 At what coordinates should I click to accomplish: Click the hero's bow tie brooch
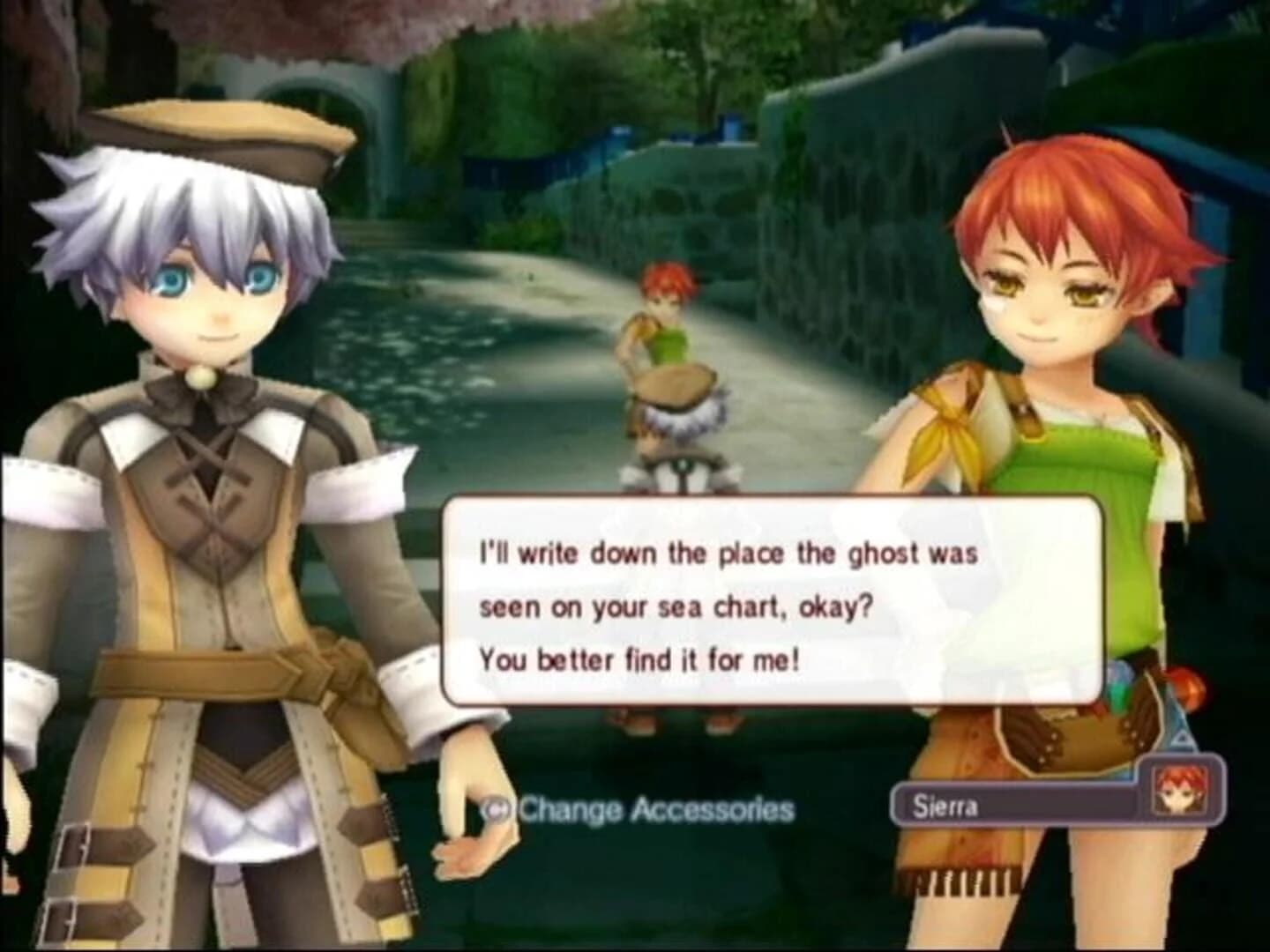pyautogui.click(x=201, y=379)
